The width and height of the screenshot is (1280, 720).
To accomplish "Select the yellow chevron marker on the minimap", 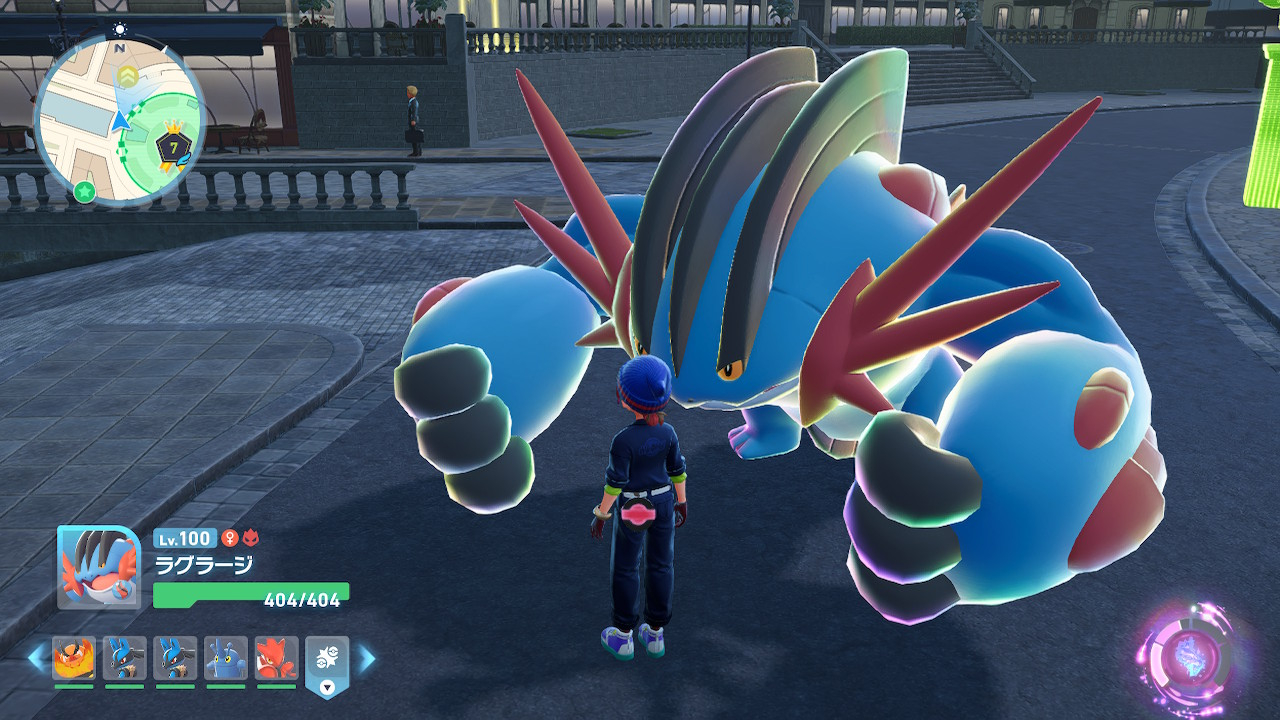I will pyautogui.click(x=127, y=76).
